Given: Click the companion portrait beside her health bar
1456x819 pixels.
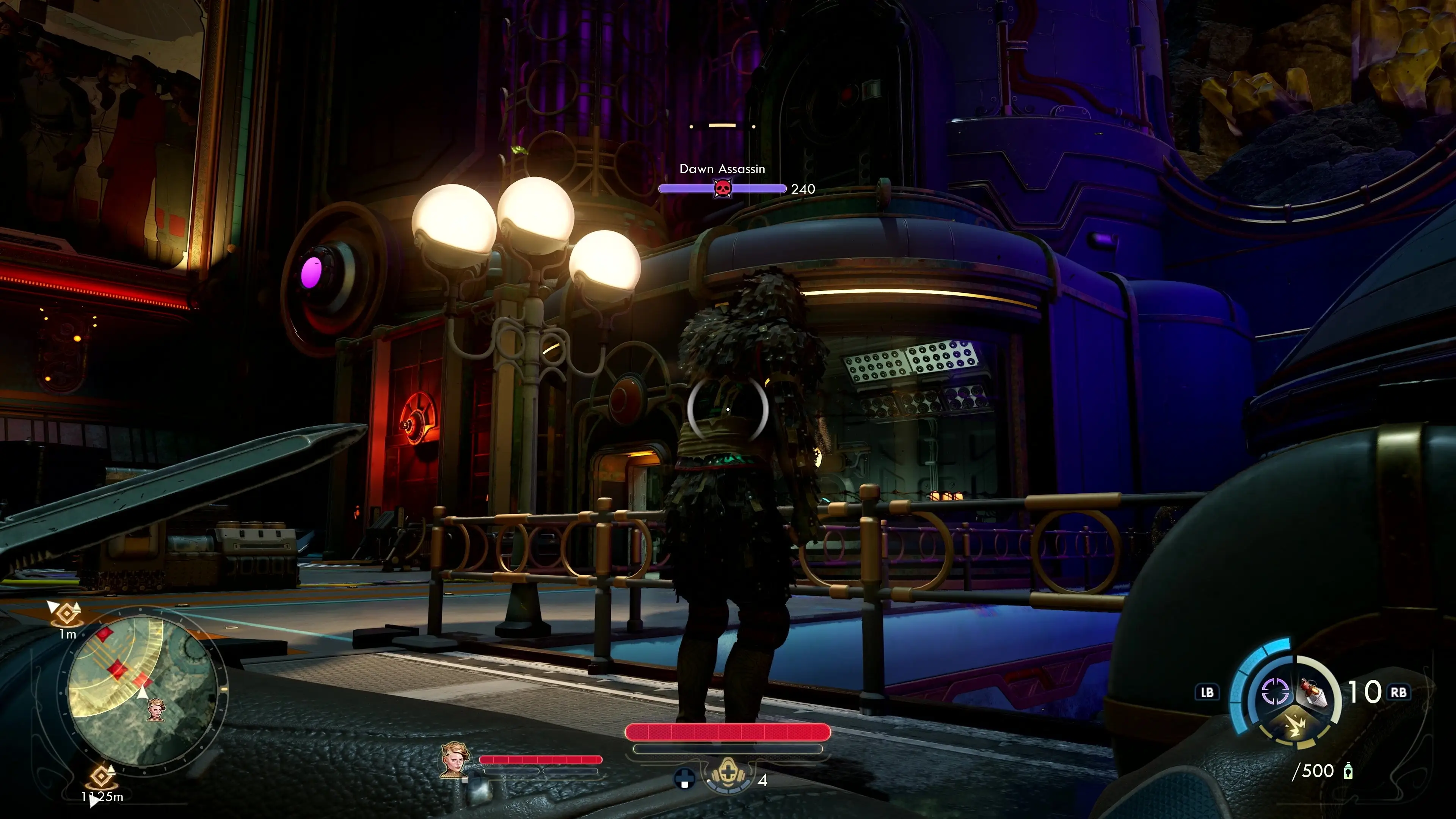Looking at the screenshot, I should coord(455,759).
